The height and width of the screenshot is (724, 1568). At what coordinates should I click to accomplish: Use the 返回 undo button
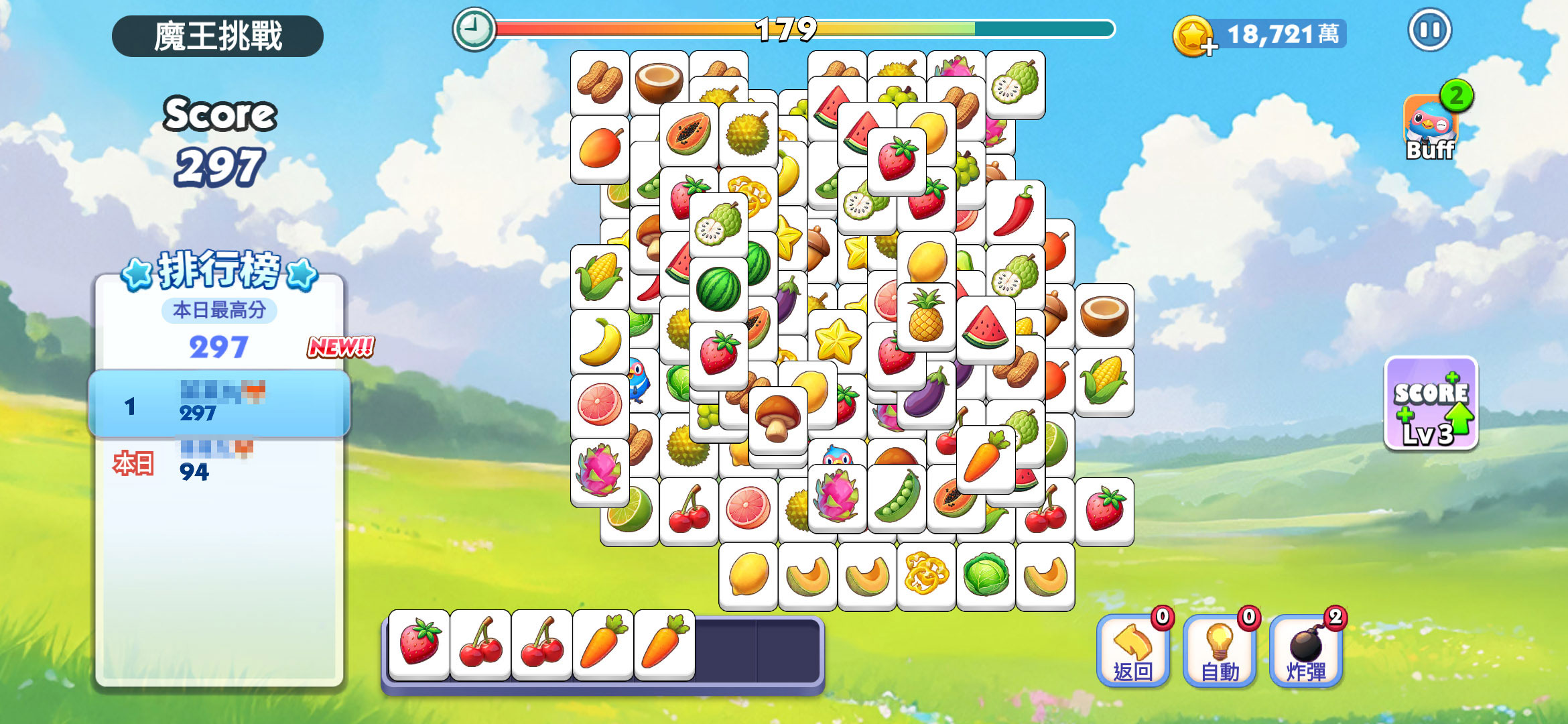(x=1132, y=652)
